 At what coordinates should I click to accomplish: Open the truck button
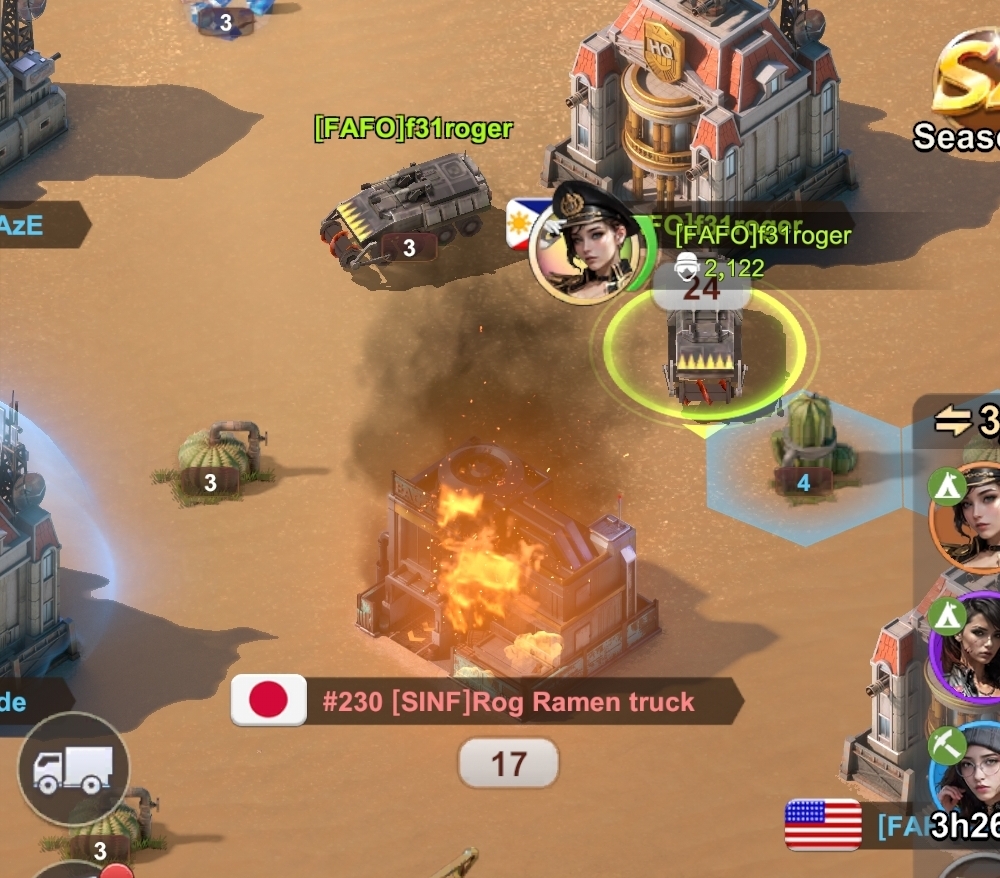coord(73,769)
